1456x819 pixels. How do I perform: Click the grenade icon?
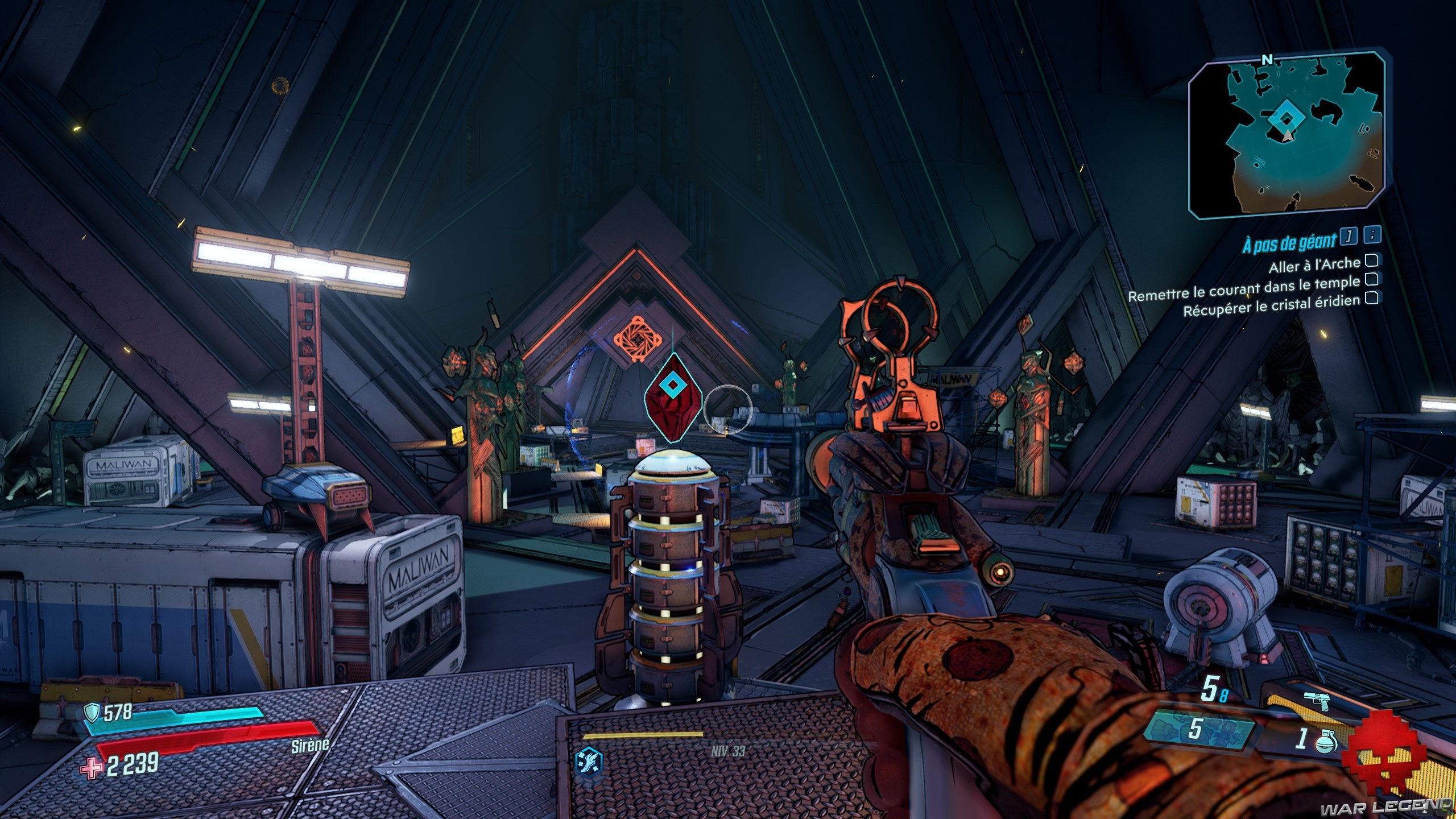[x=1326, y=741]
